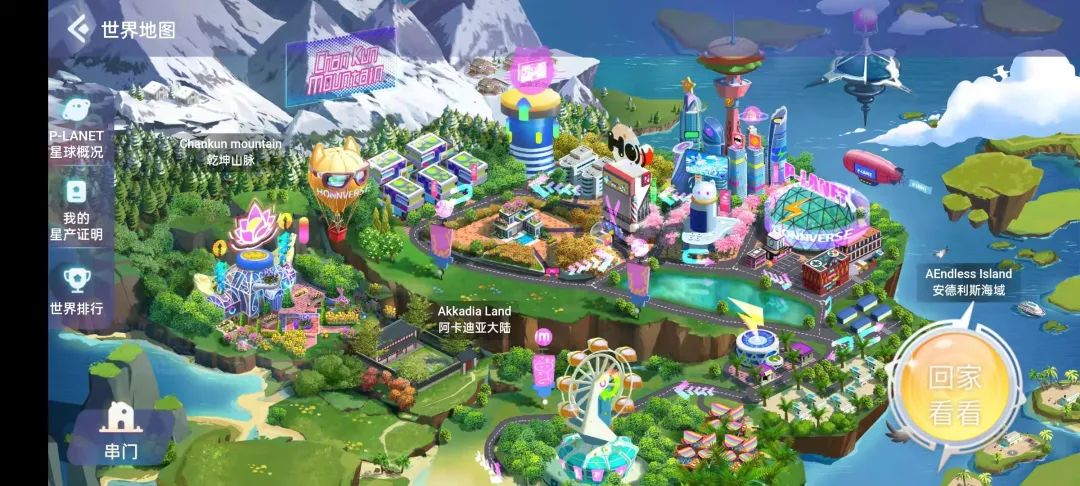Select the Chankun mountain 乾坤山脉 region label
This screenshot has width=1080, height=486.
(x=230, y=151)
